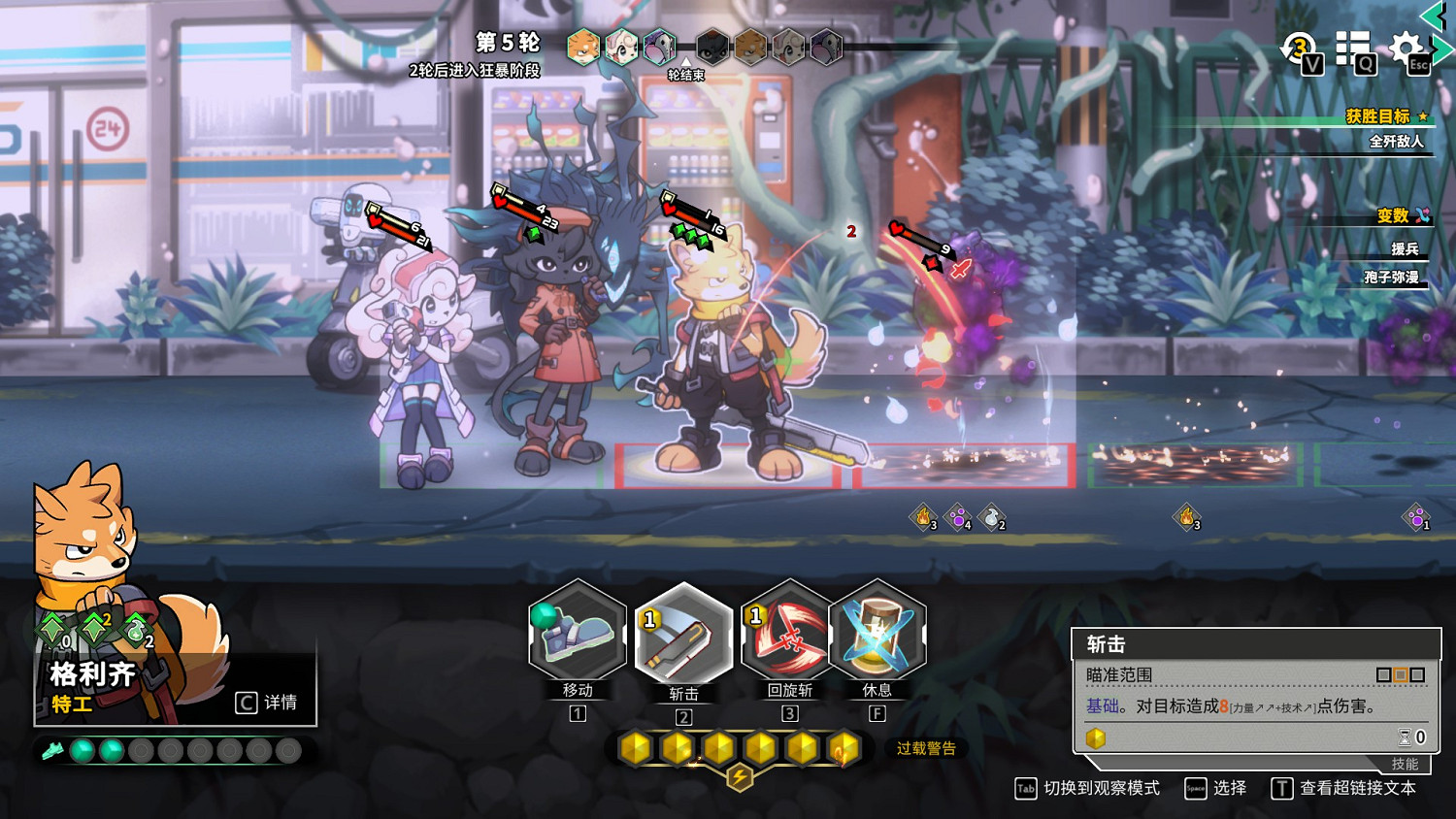The width and height of the screenshot is (1456, 819).
Task: Open settings via the gear icon
Action: [x=1405, y=47]
